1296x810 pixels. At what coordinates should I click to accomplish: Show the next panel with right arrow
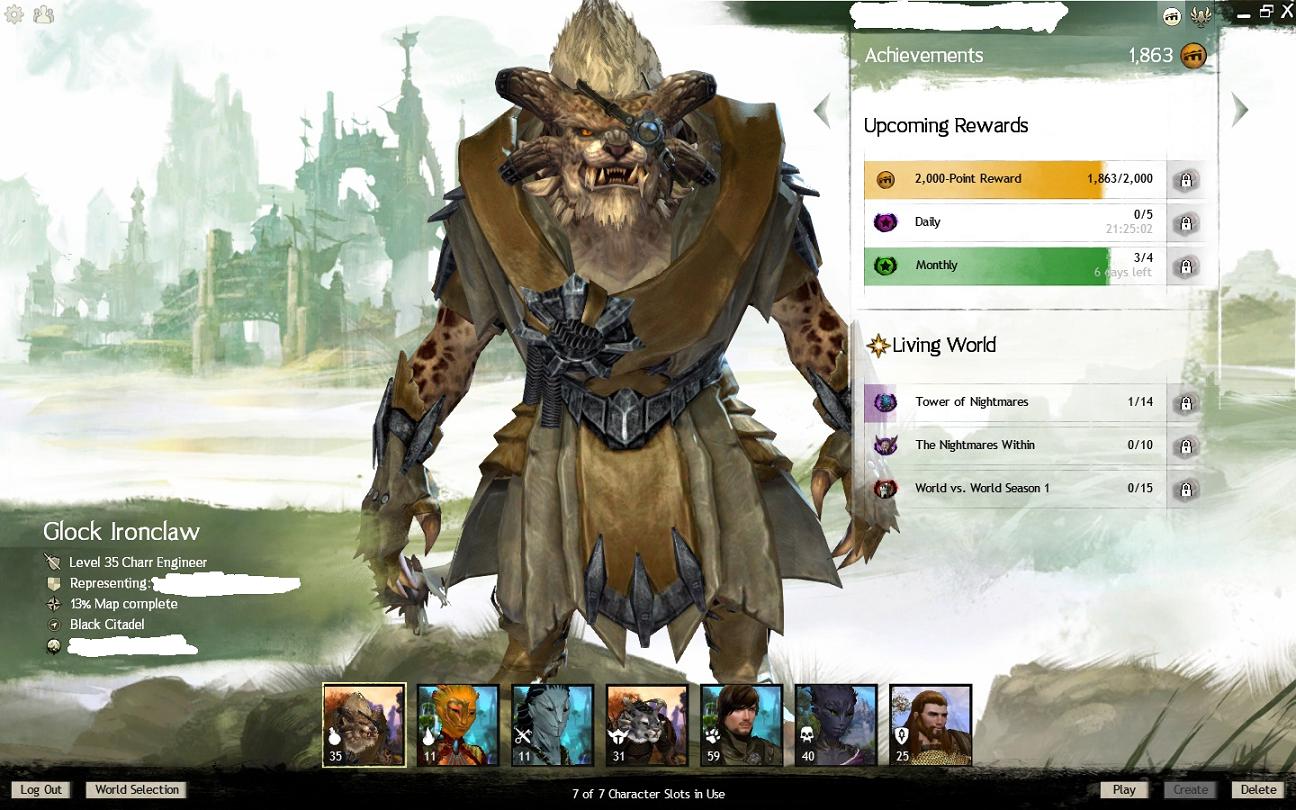pyautogui.click(x=1240, y=110)
